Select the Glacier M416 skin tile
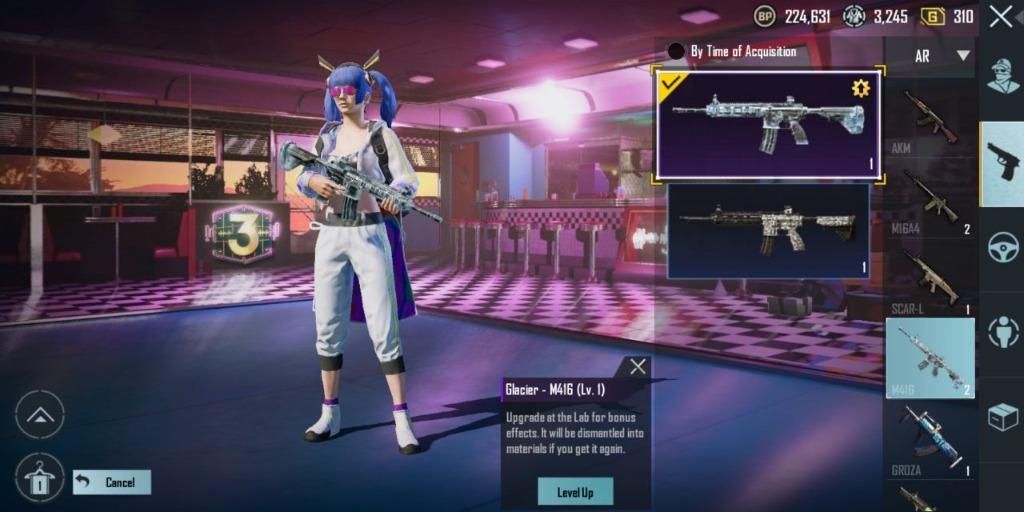 [x=767, y=125]
